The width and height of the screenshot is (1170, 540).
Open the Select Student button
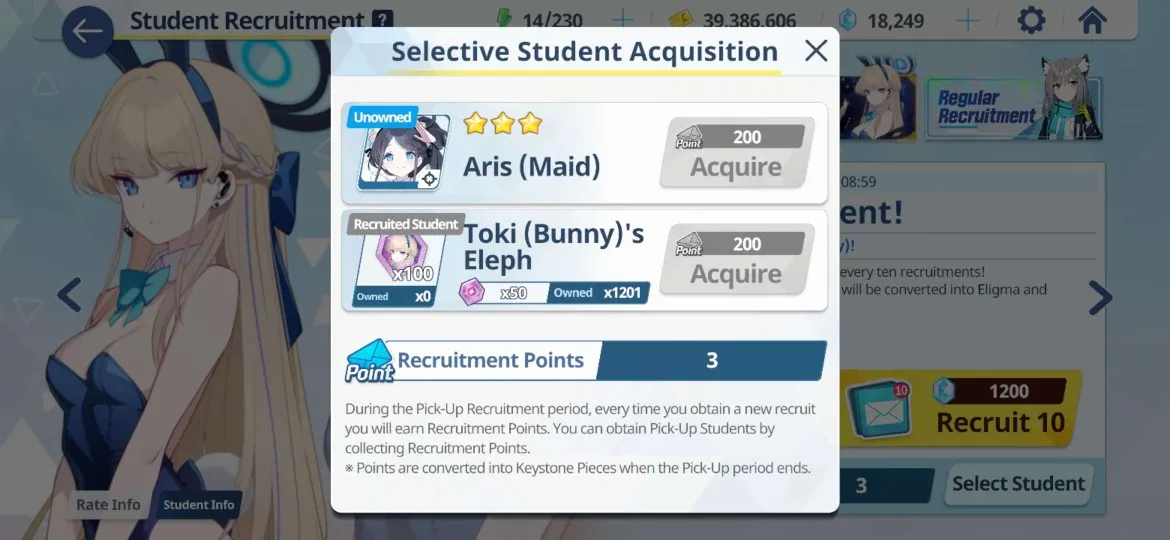click(1017, 484)
